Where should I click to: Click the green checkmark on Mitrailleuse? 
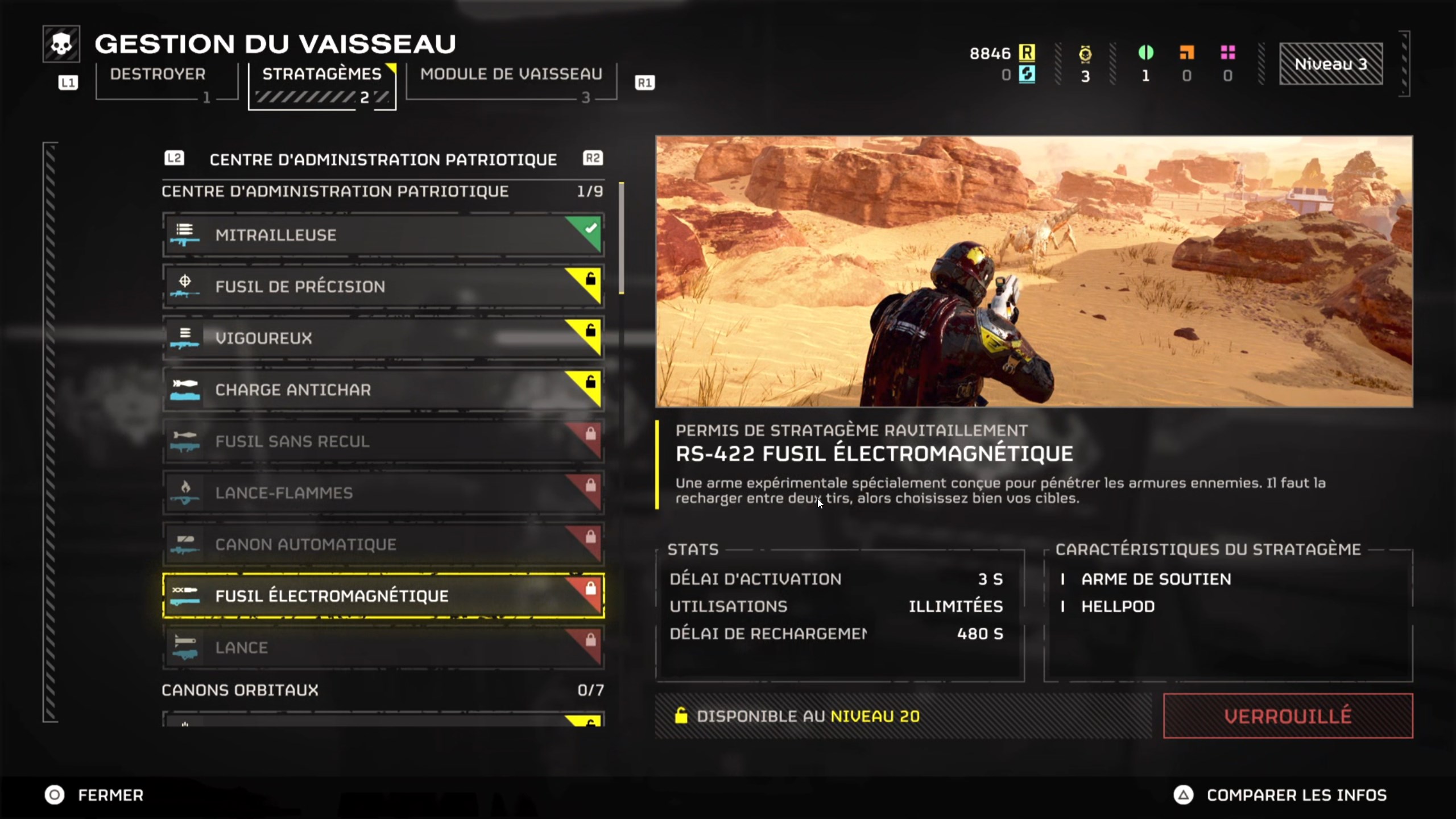tap(590, 229)
